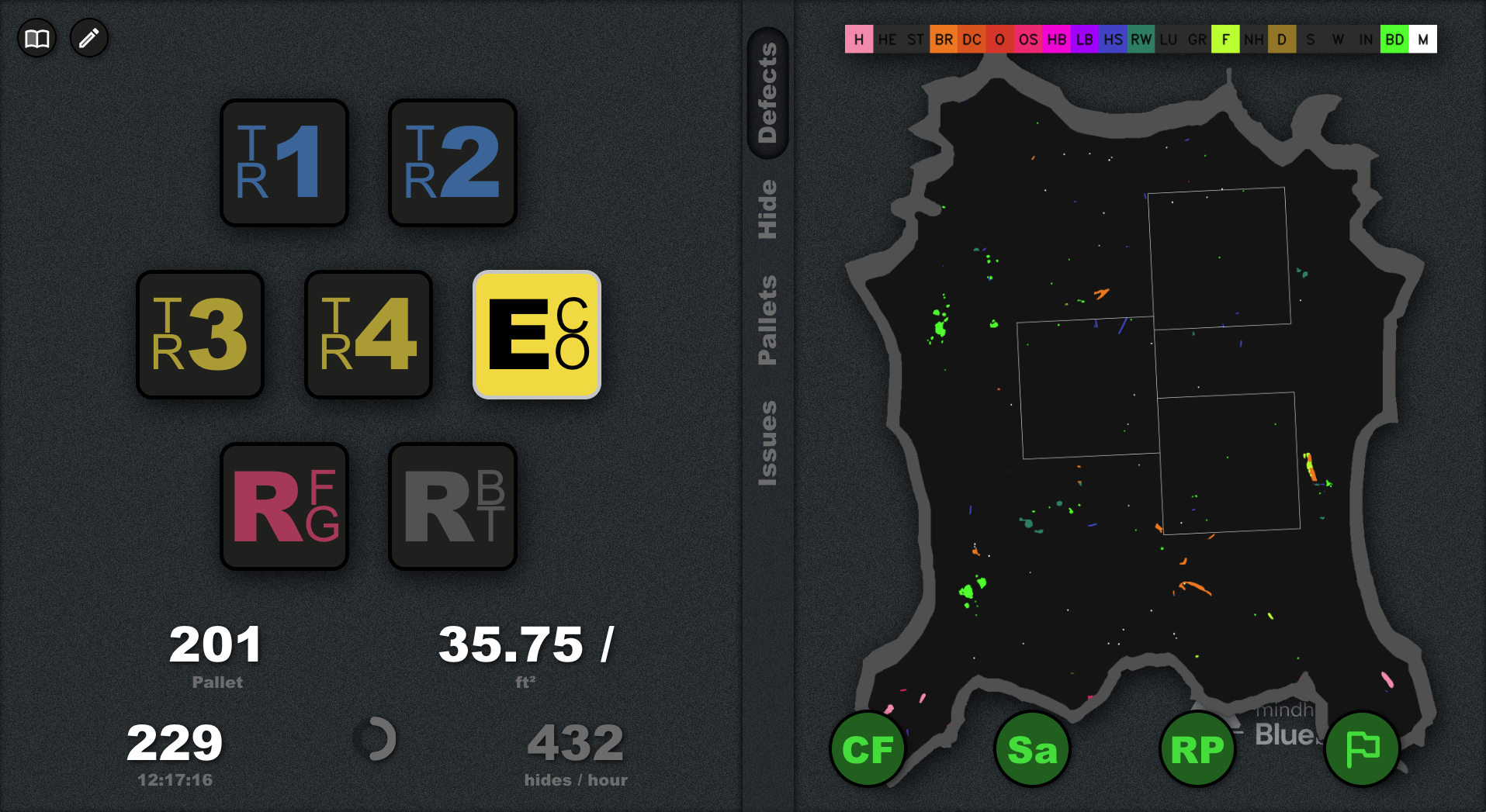The image size is (1486, 812).
Task: Switch to the Defects tab
Action: 767,93
